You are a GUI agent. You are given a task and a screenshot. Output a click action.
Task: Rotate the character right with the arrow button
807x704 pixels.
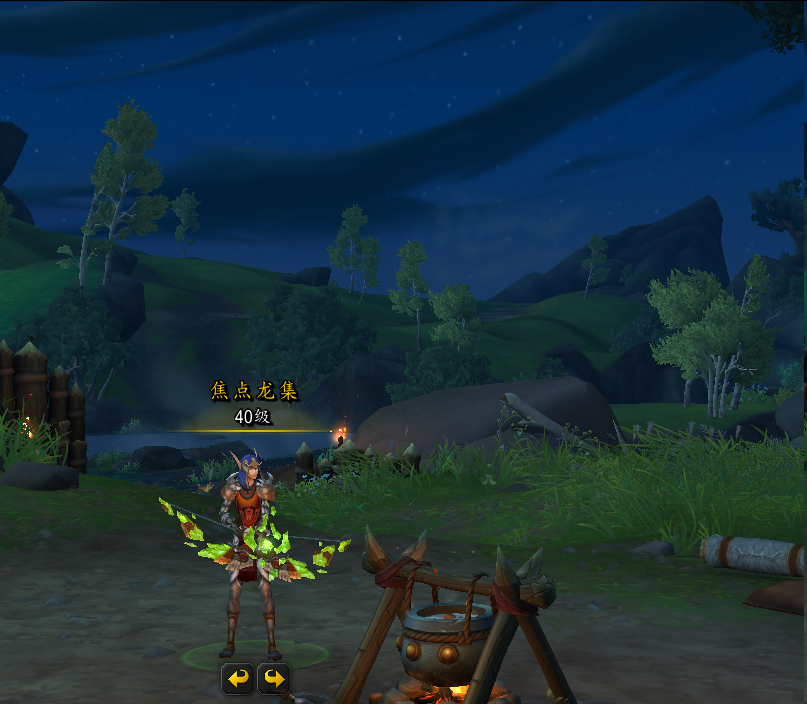pos(273,679)
